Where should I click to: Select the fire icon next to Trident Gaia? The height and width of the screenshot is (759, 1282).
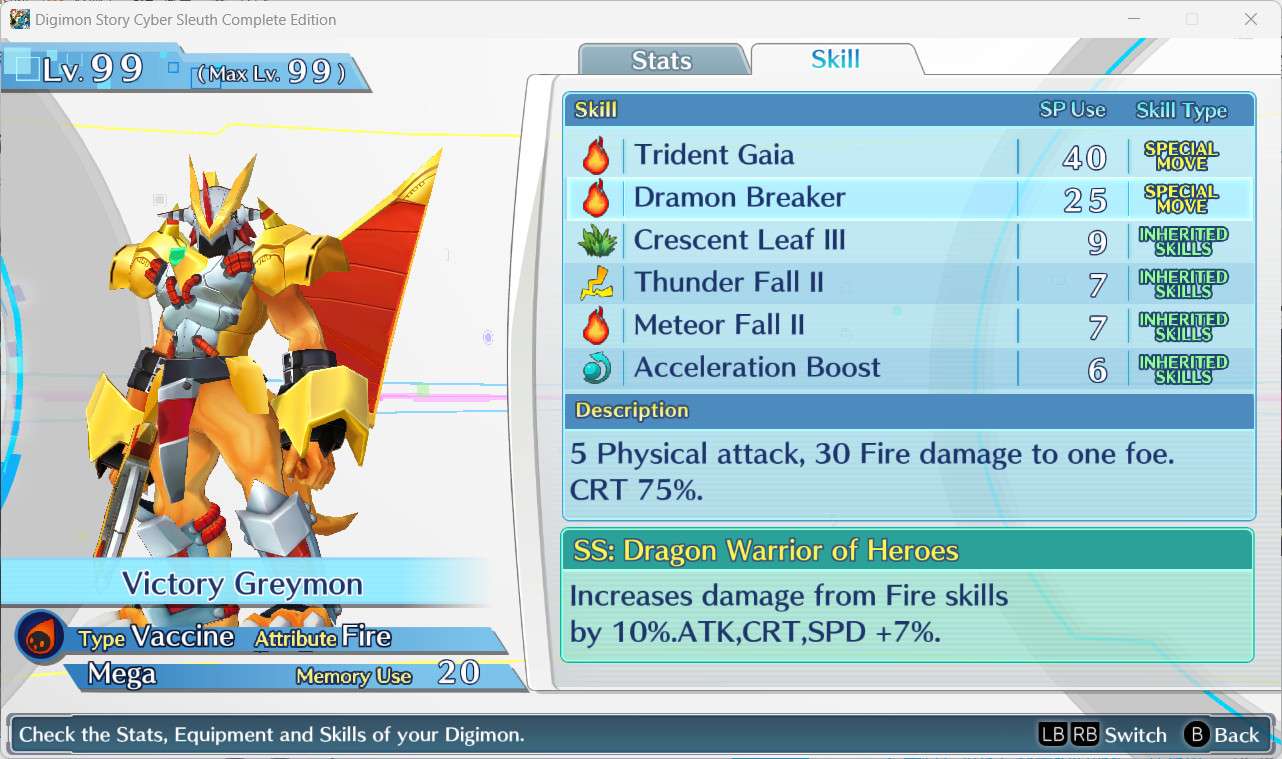pos(597,155)
